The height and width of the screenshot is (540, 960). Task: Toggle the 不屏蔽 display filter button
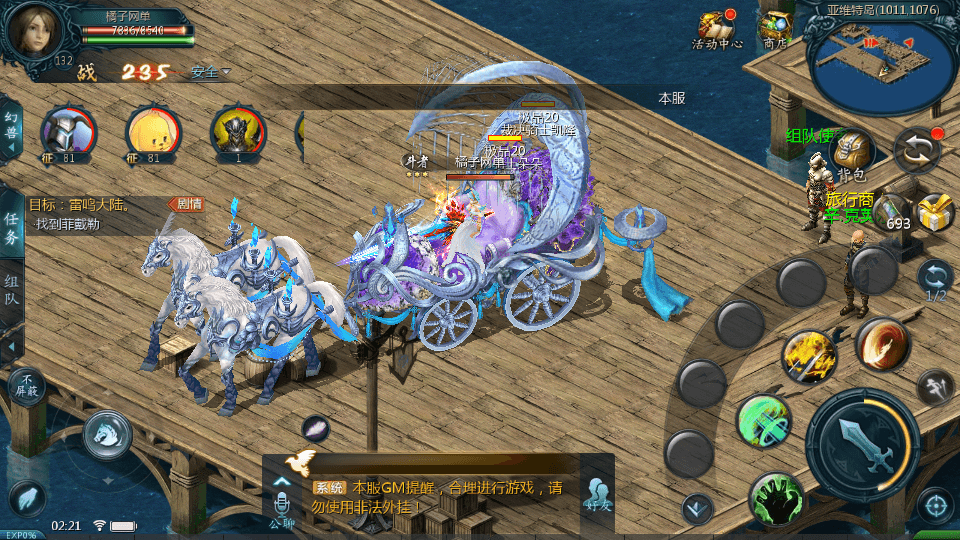[27, 385]
